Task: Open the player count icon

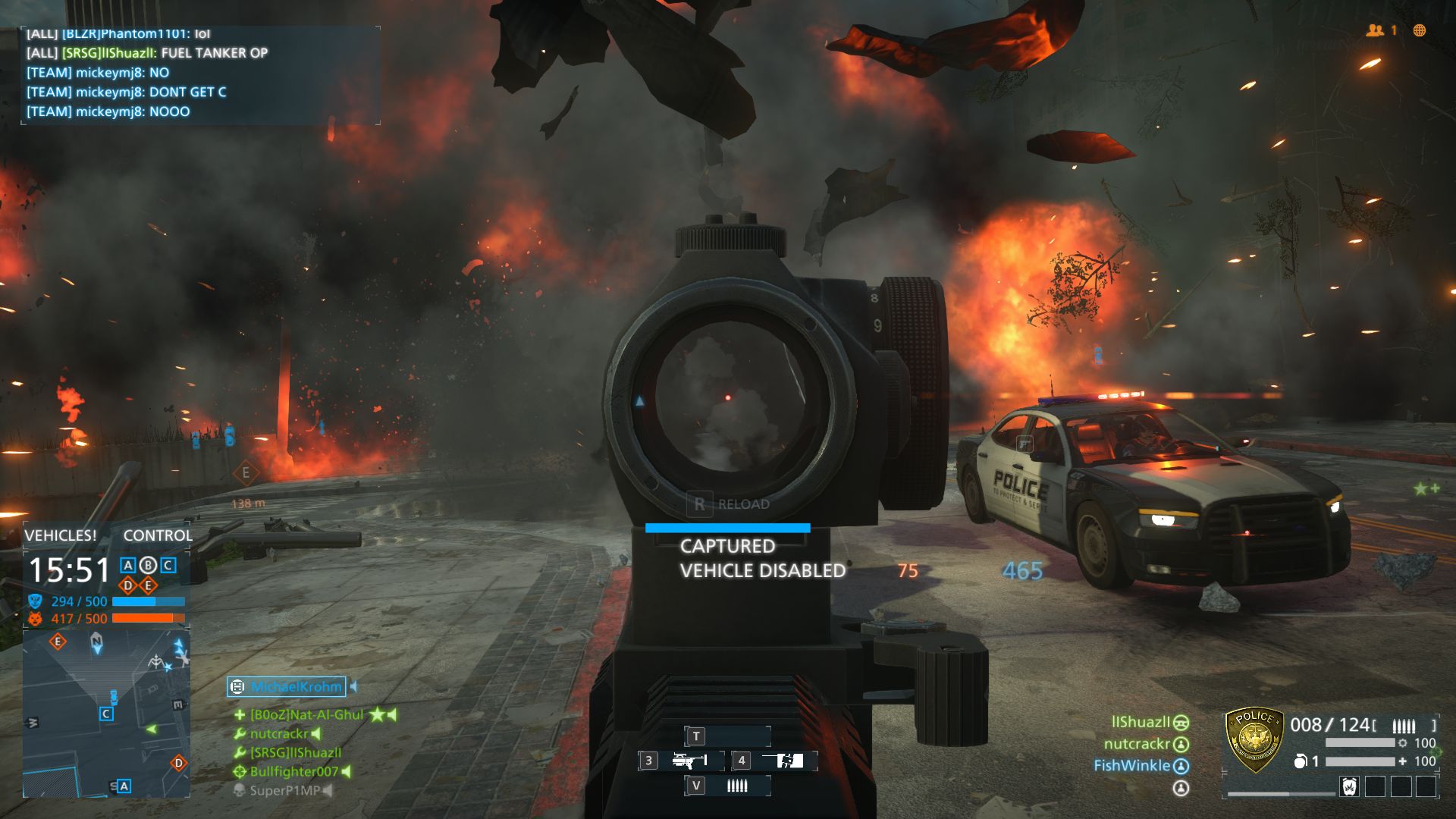Action: click(x=1375, y=30)
